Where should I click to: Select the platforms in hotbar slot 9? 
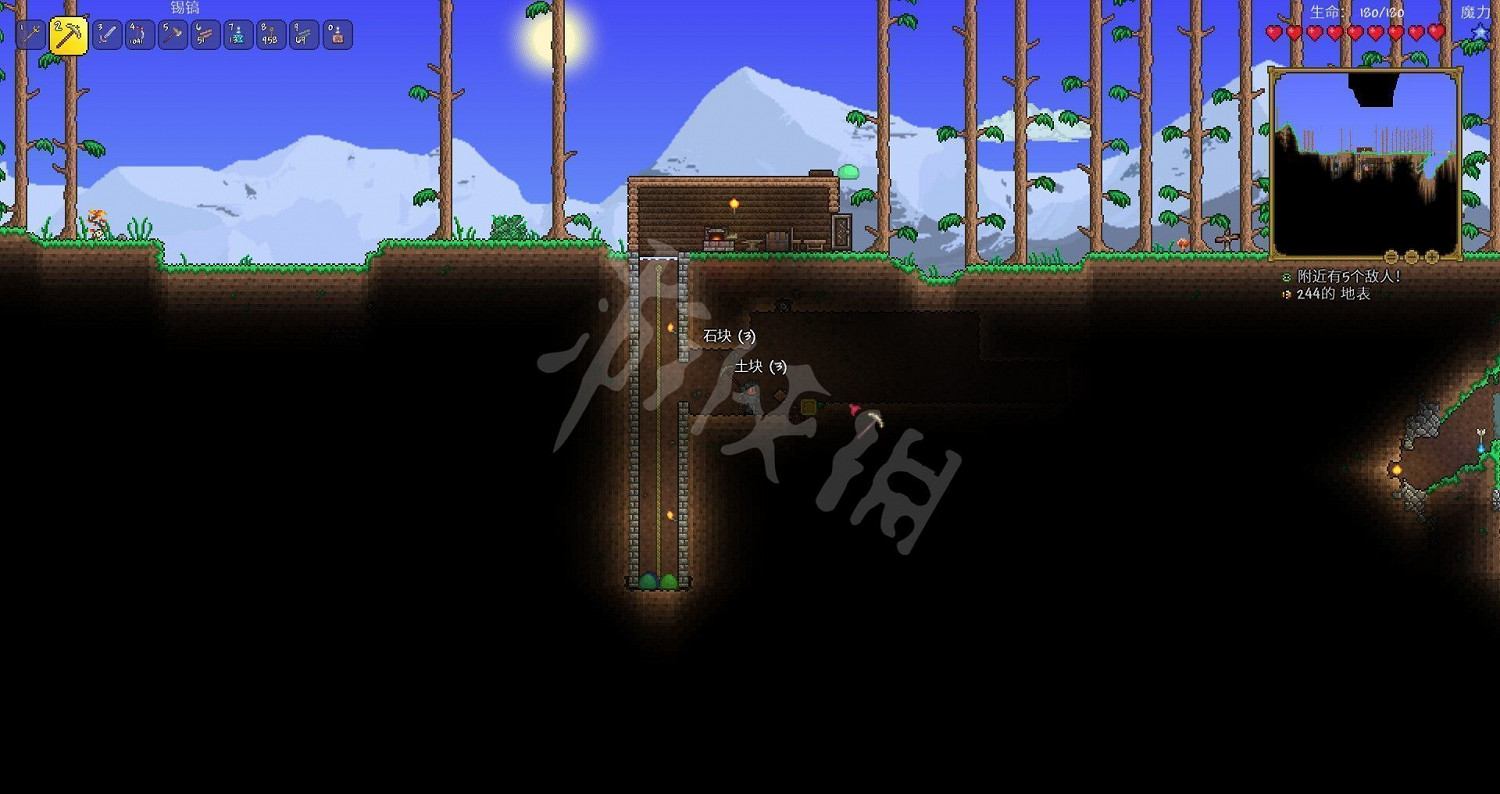point(303,33)
